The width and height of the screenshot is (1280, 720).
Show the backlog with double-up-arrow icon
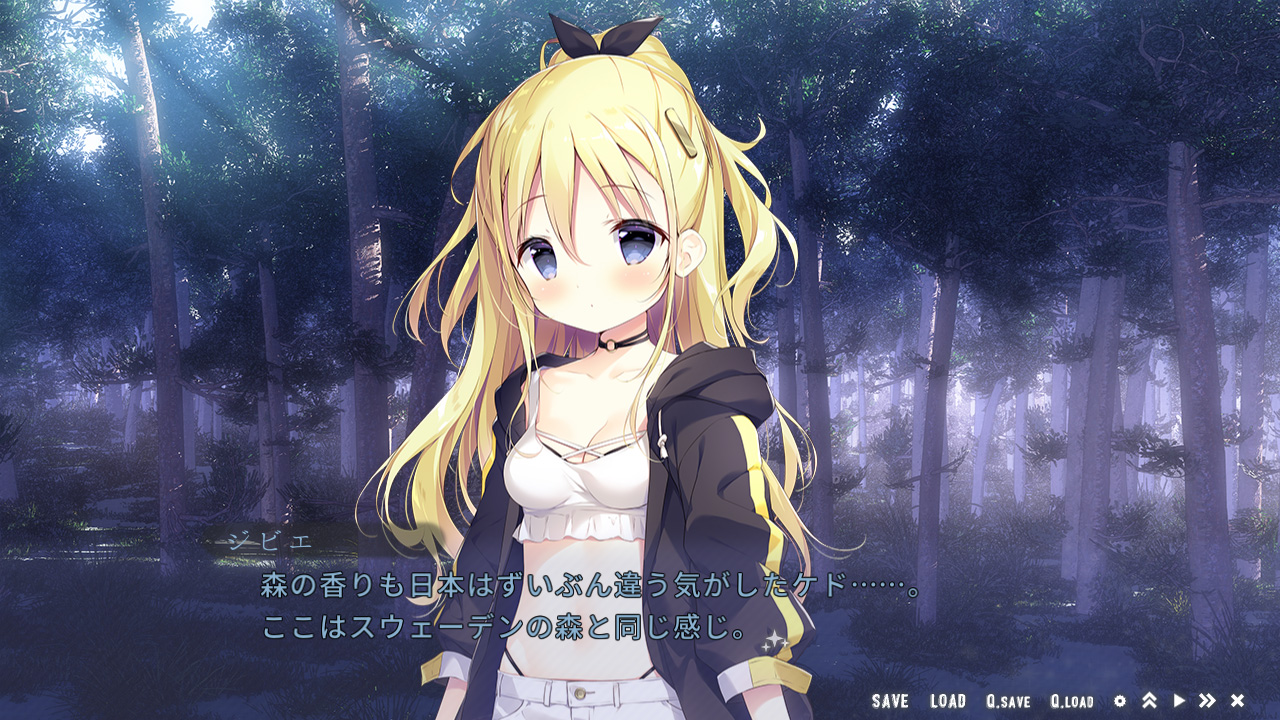tap(1149, 701)
